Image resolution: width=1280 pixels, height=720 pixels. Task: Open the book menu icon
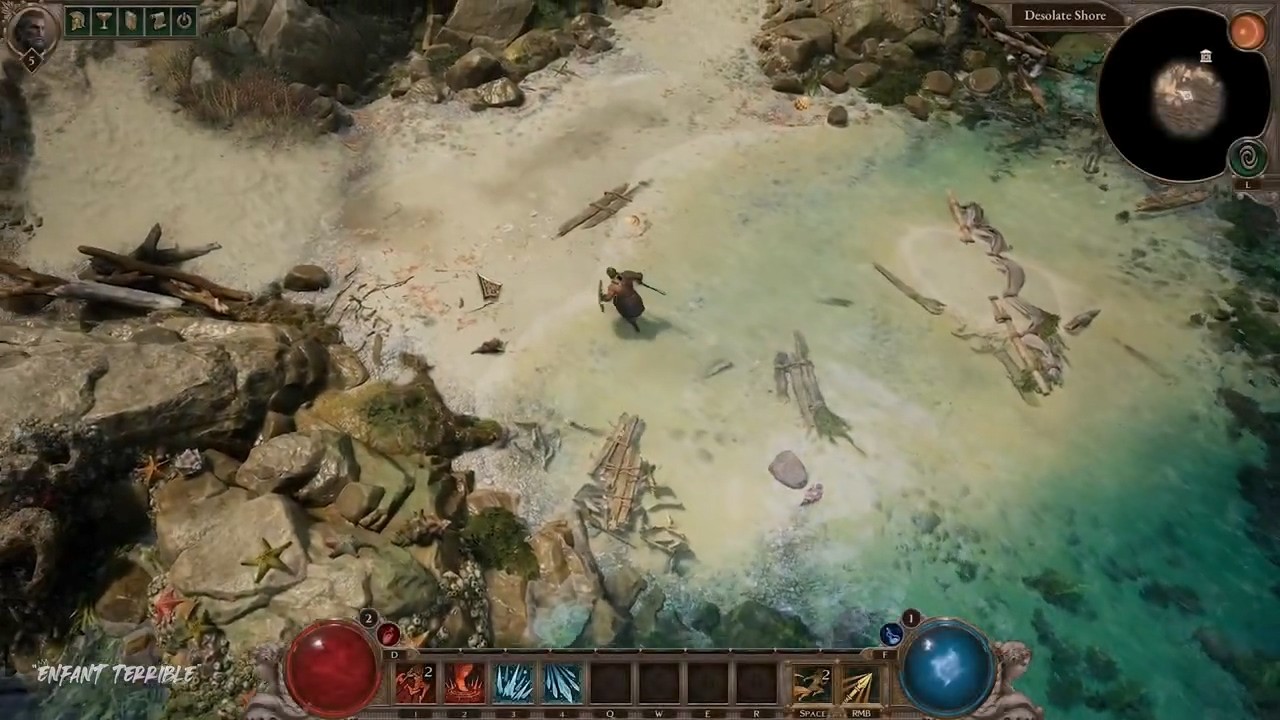[131, 20]
